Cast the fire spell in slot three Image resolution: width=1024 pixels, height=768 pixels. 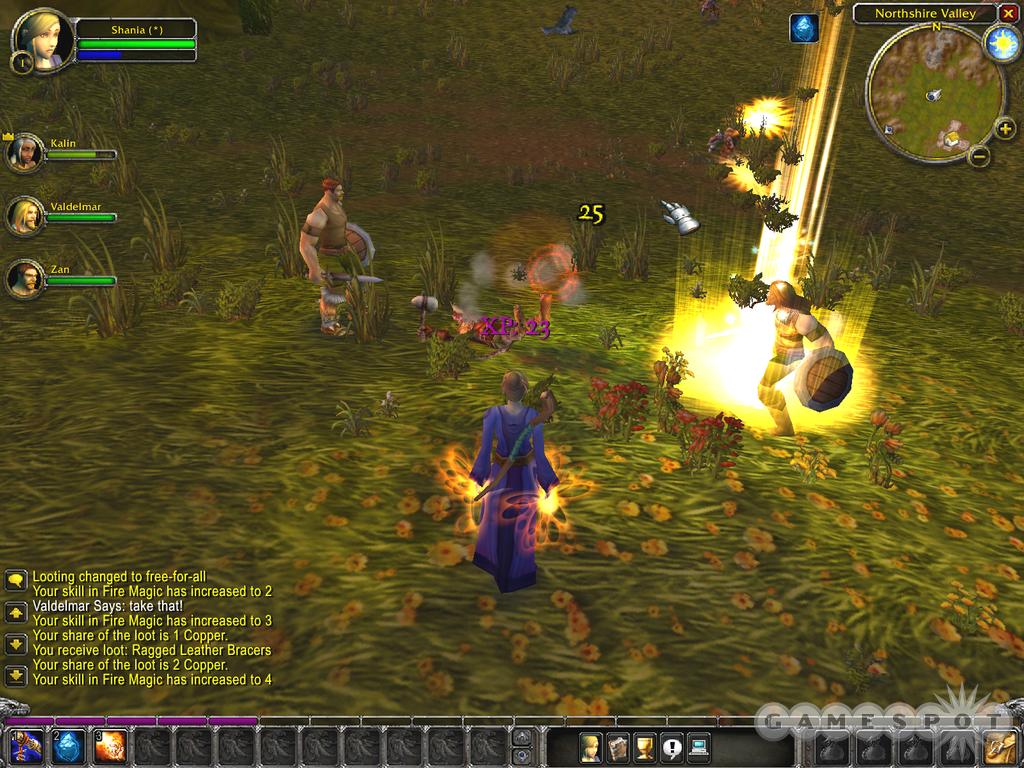(x=110, y=746)
